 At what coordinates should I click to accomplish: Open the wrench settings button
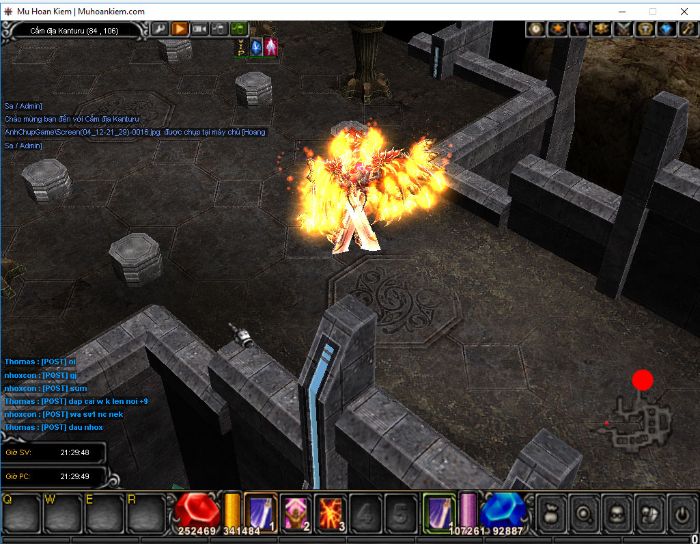point(160,29)
